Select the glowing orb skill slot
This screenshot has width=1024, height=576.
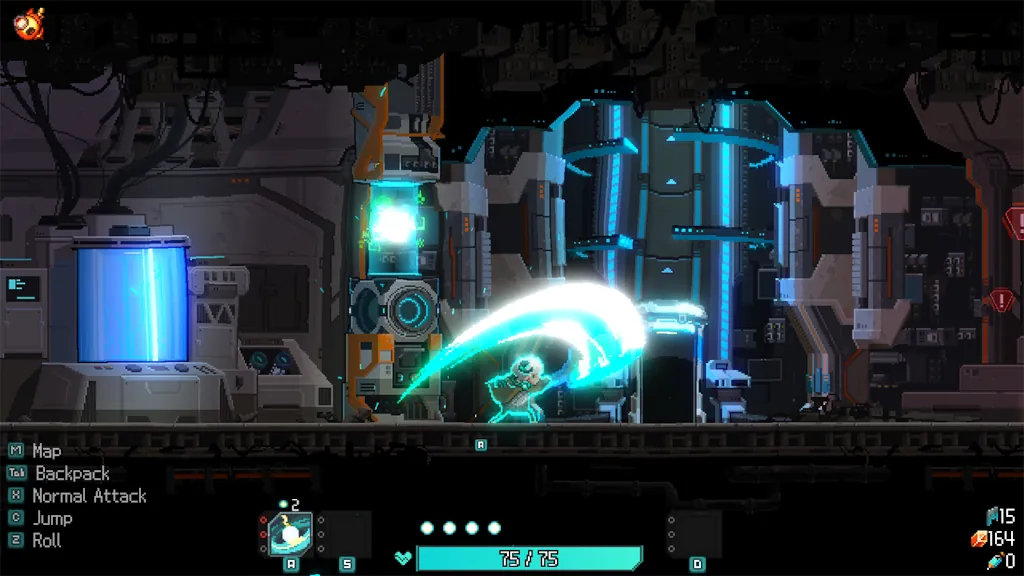pos(290,534)
